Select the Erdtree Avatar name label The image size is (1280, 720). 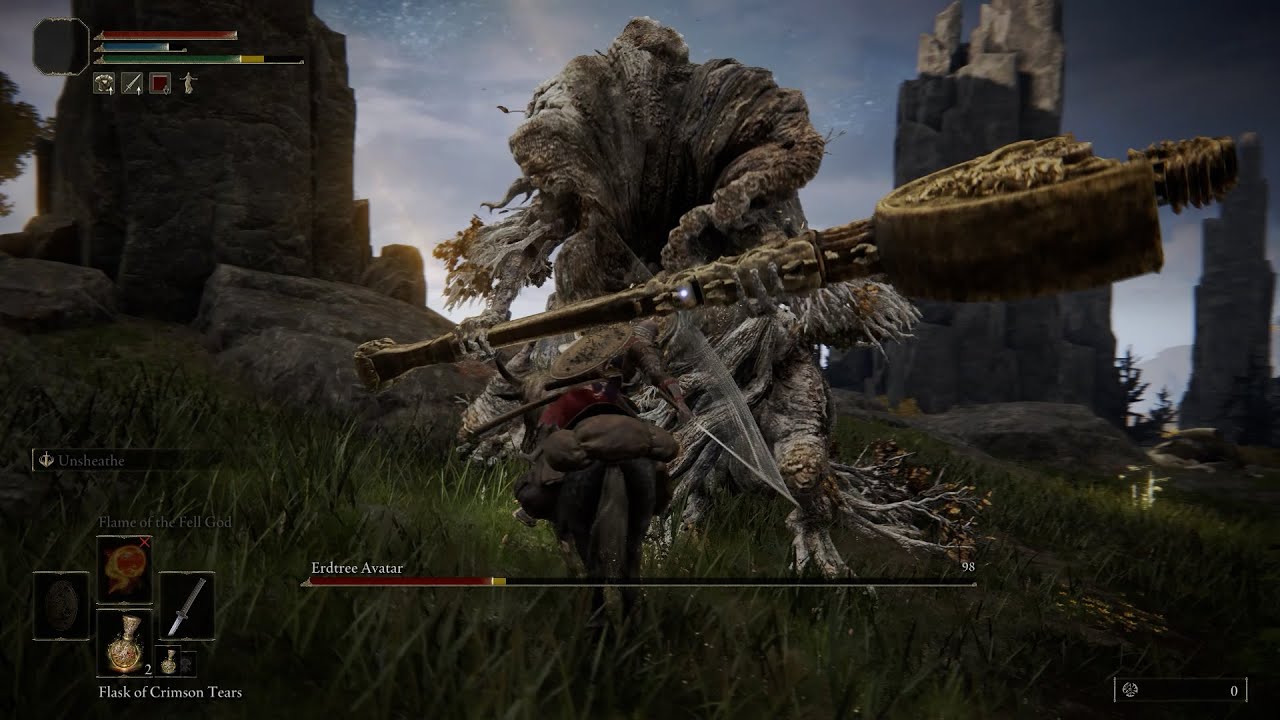tap(356, 566)
